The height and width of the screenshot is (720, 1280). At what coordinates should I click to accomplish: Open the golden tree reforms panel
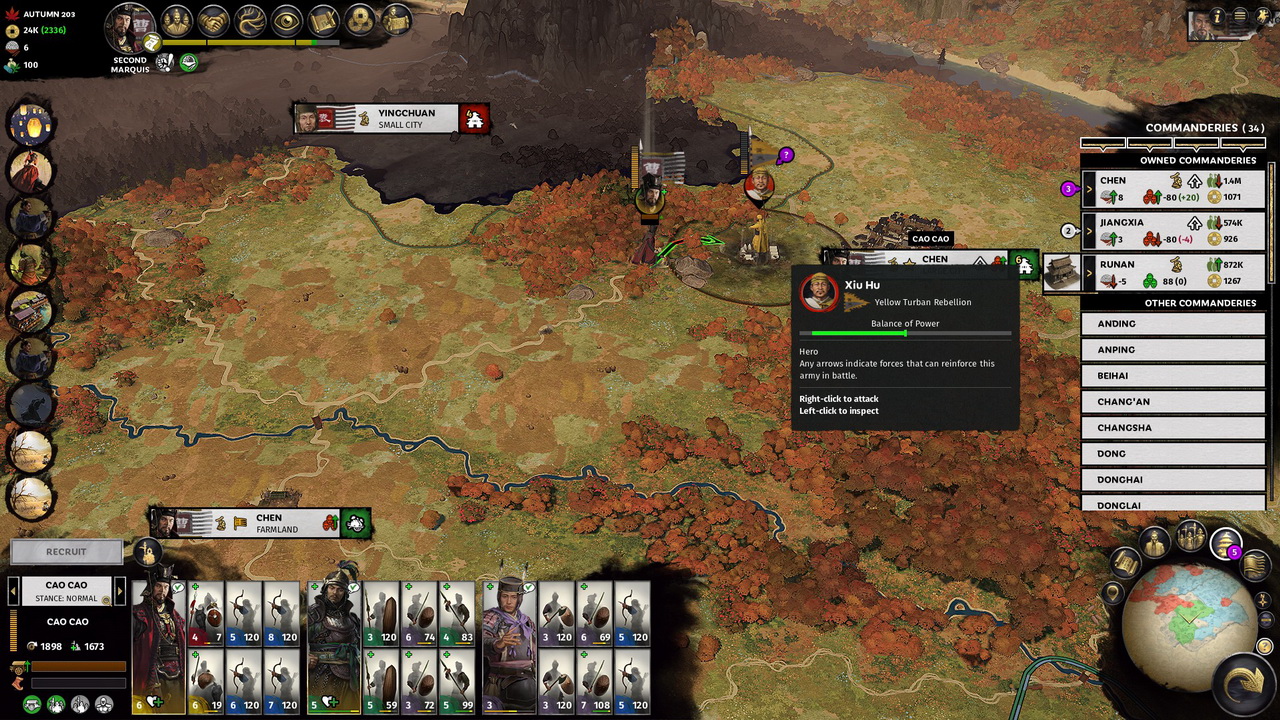[248, 21]
